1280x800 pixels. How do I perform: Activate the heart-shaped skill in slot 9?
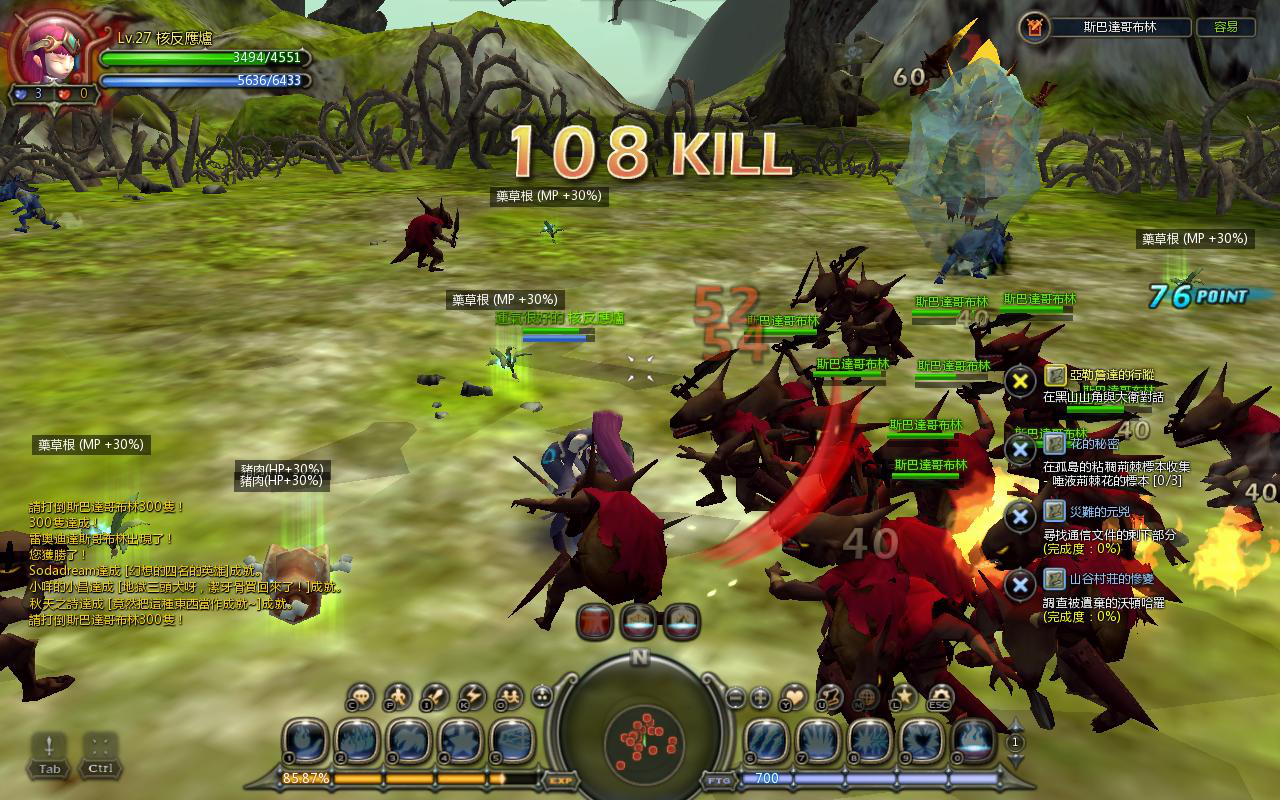921,741
